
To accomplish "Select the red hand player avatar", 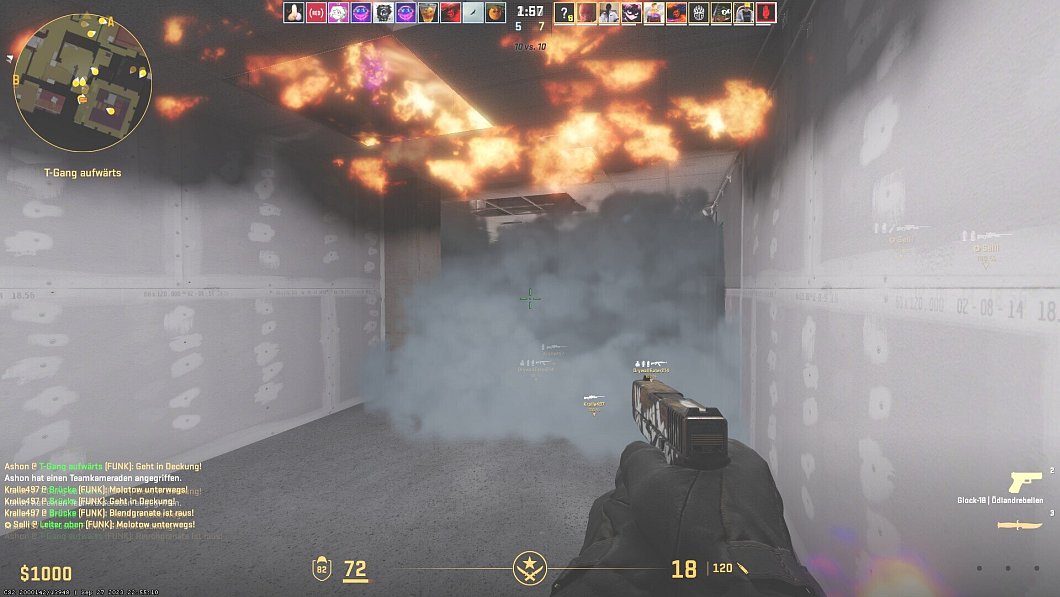I will pos(767,13).
